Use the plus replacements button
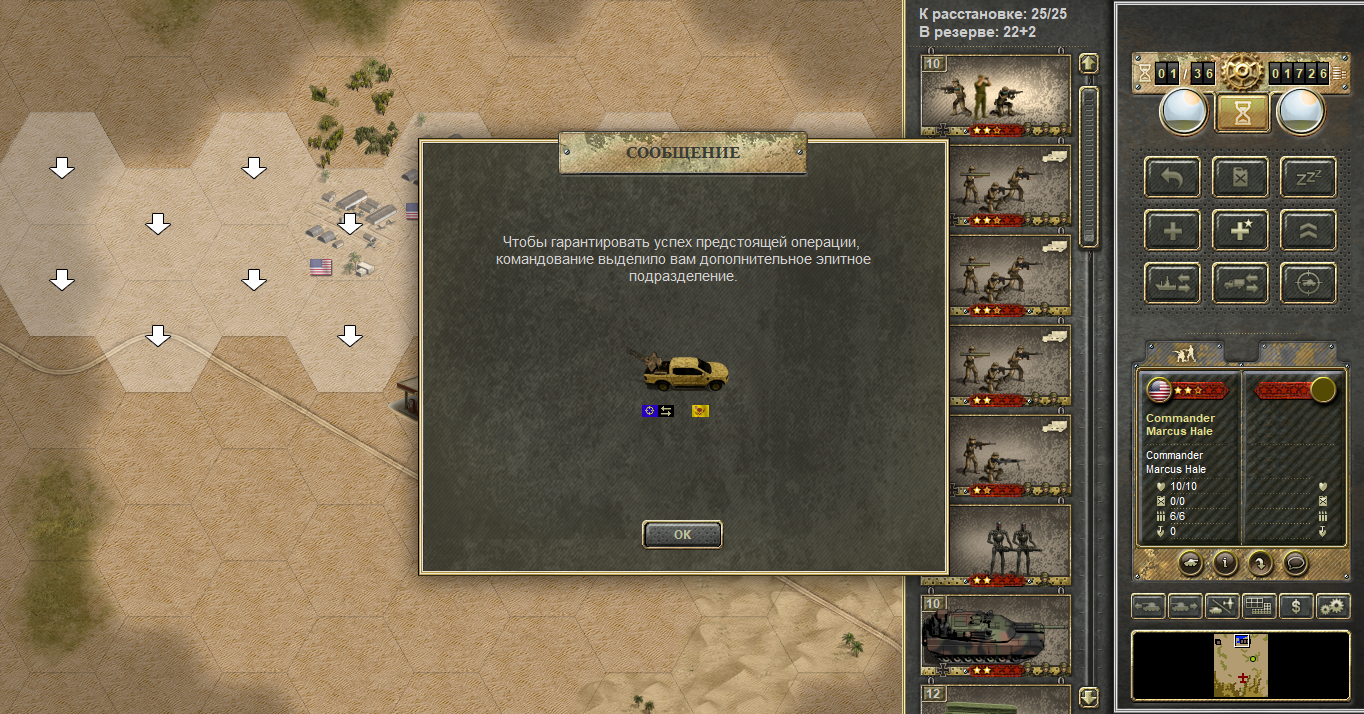The width and height of the screenshot is (1364, 714). (1172, 230)
